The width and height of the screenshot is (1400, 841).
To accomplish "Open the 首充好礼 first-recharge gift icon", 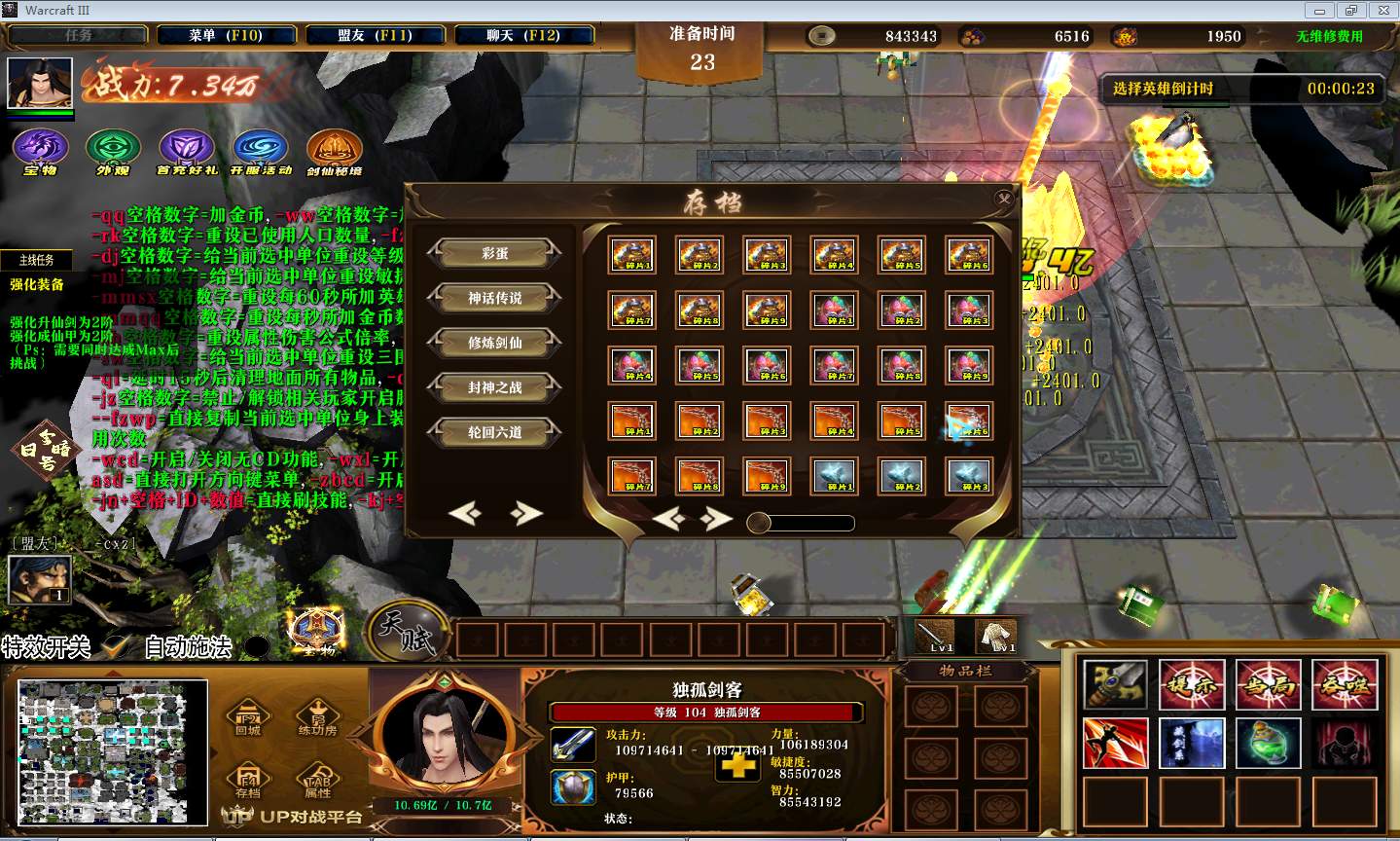I will (x=187, y=149).
